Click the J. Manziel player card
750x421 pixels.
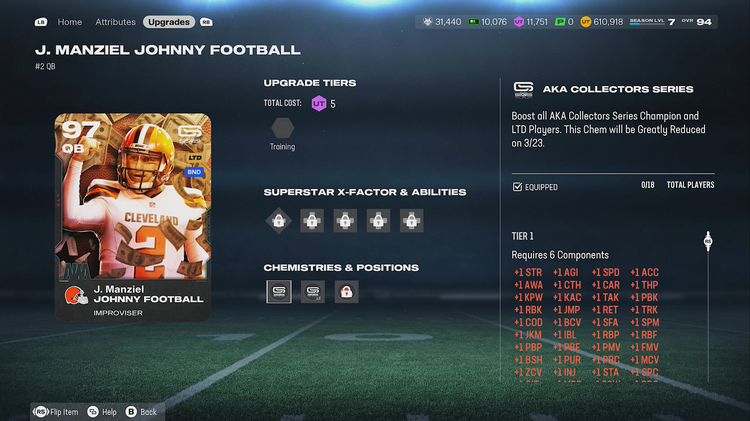[x=133, y=216]
